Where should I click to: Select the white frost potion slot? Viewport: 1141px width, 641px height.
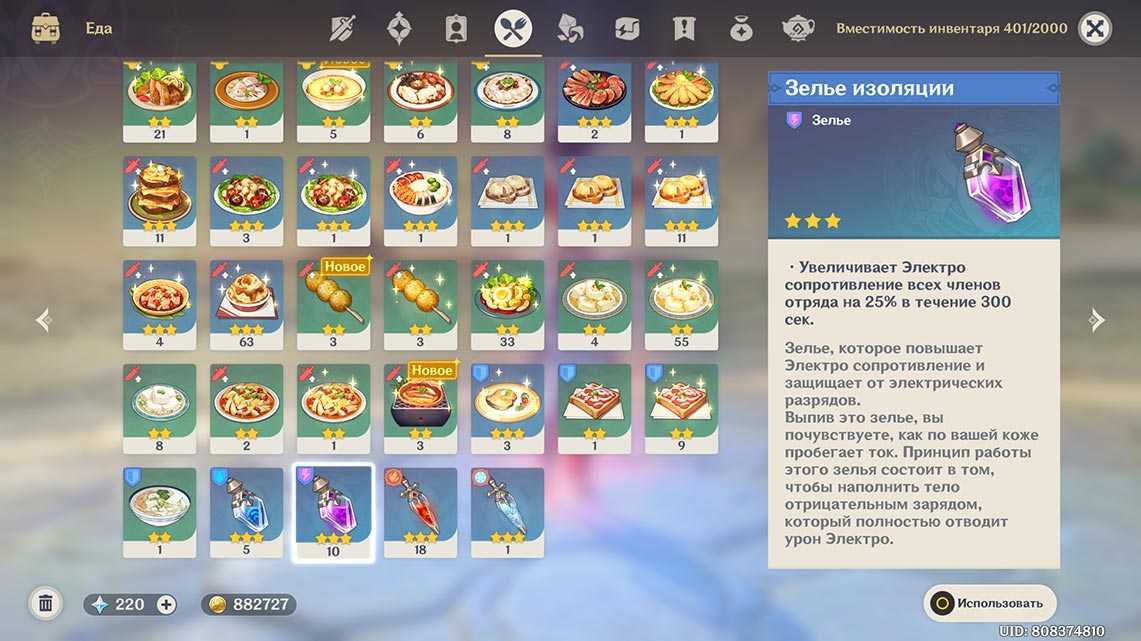tap(507, 511)
